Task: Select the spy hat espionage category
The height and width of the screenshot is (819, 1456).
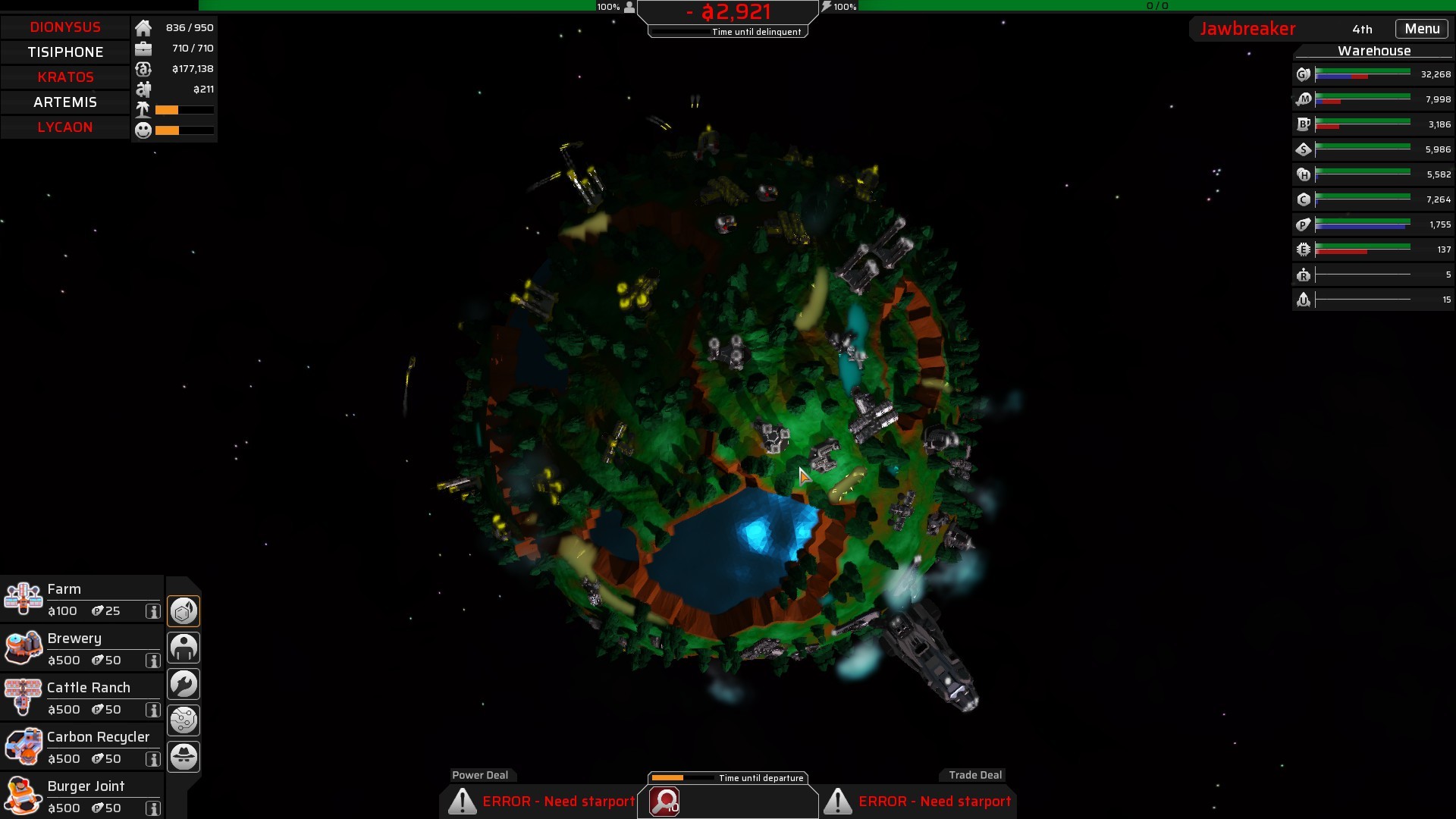Action: 184,756
